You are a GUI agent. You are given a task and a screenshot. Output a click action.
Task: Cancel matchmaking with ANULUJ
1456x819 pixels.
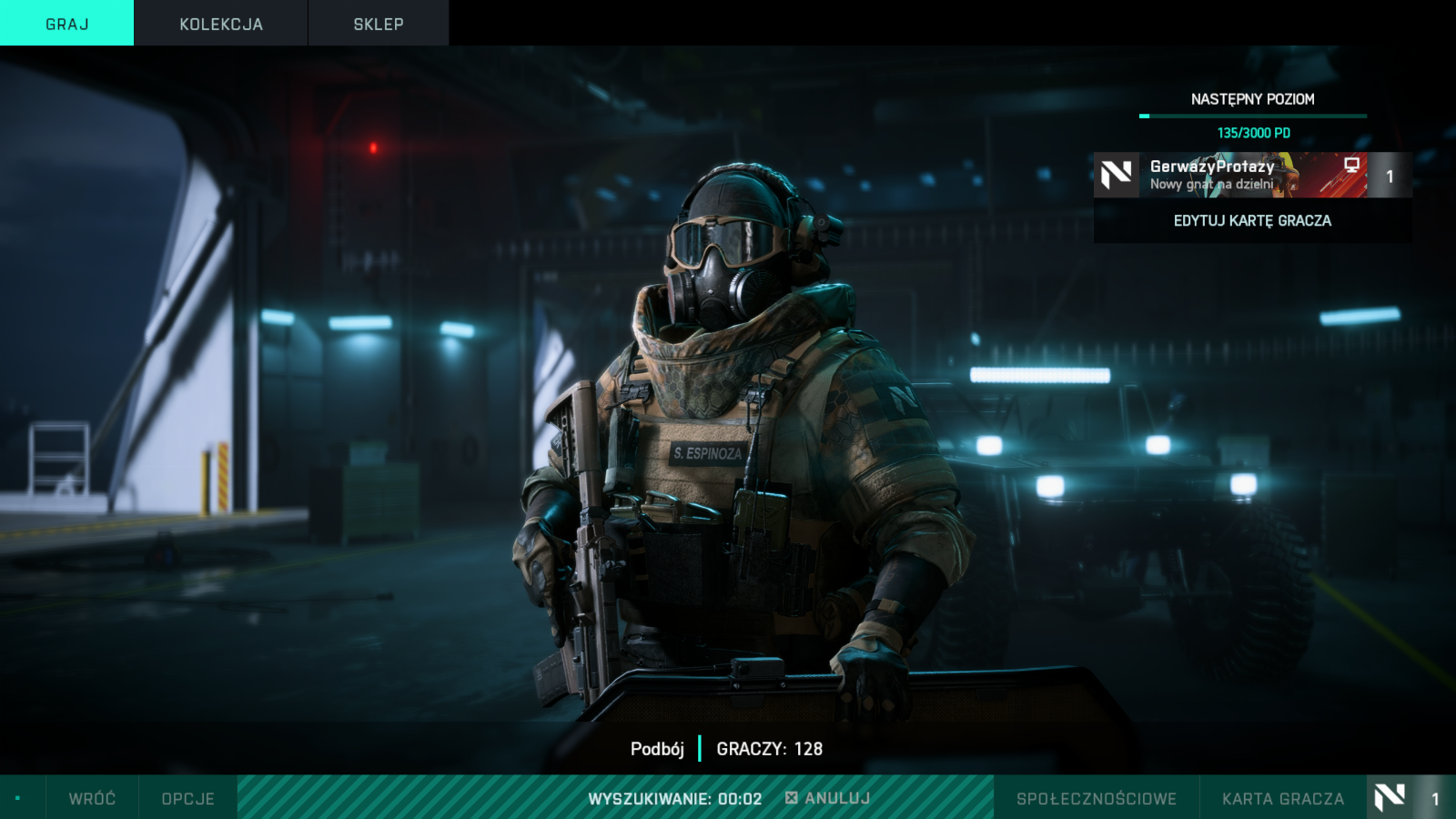click(x=828, y=798)
